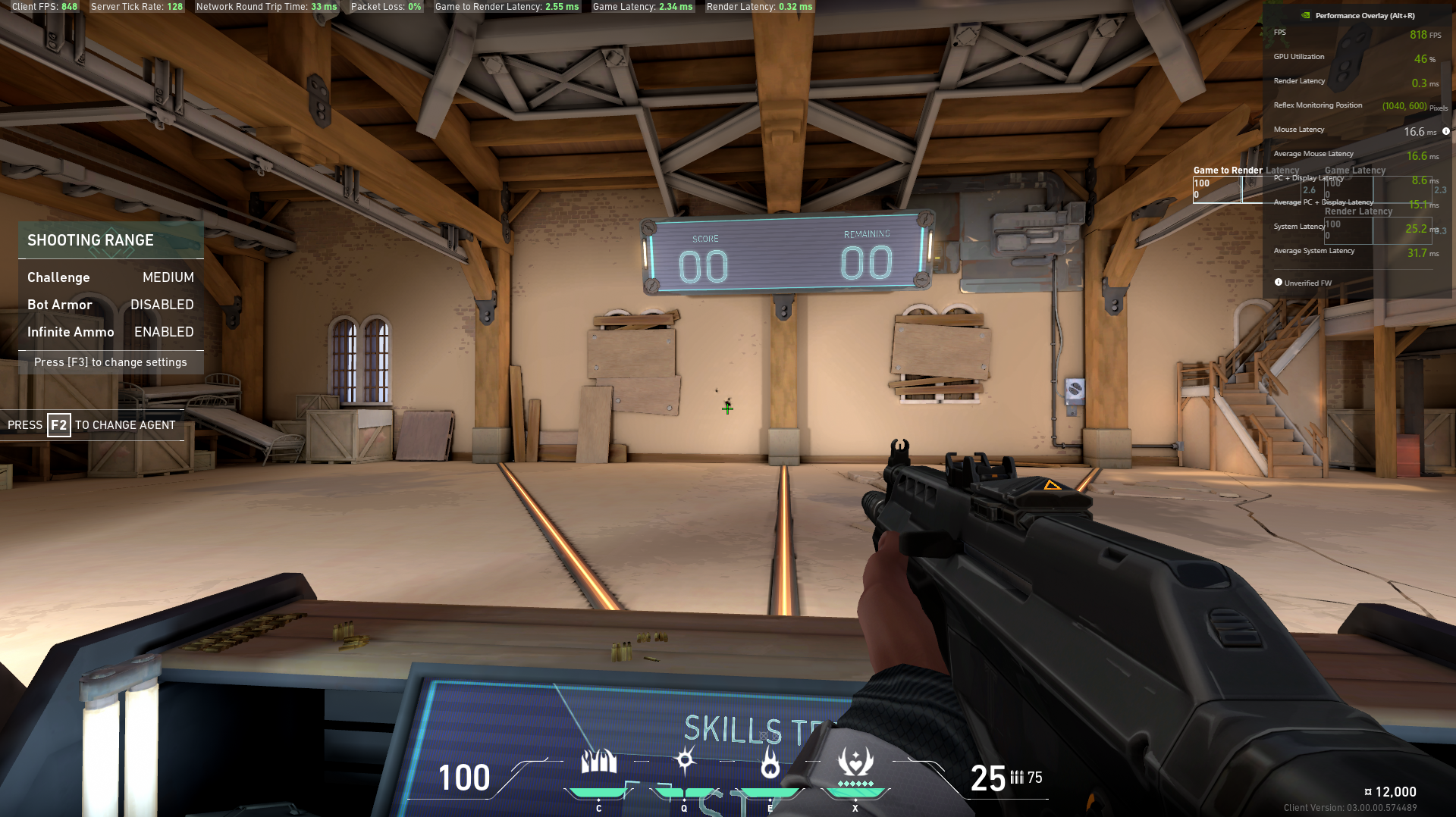The height and width of the screenshot is (817, 1456).
Task: Toggle the Infinite Ammo setting row
Action: coord(111,332)
